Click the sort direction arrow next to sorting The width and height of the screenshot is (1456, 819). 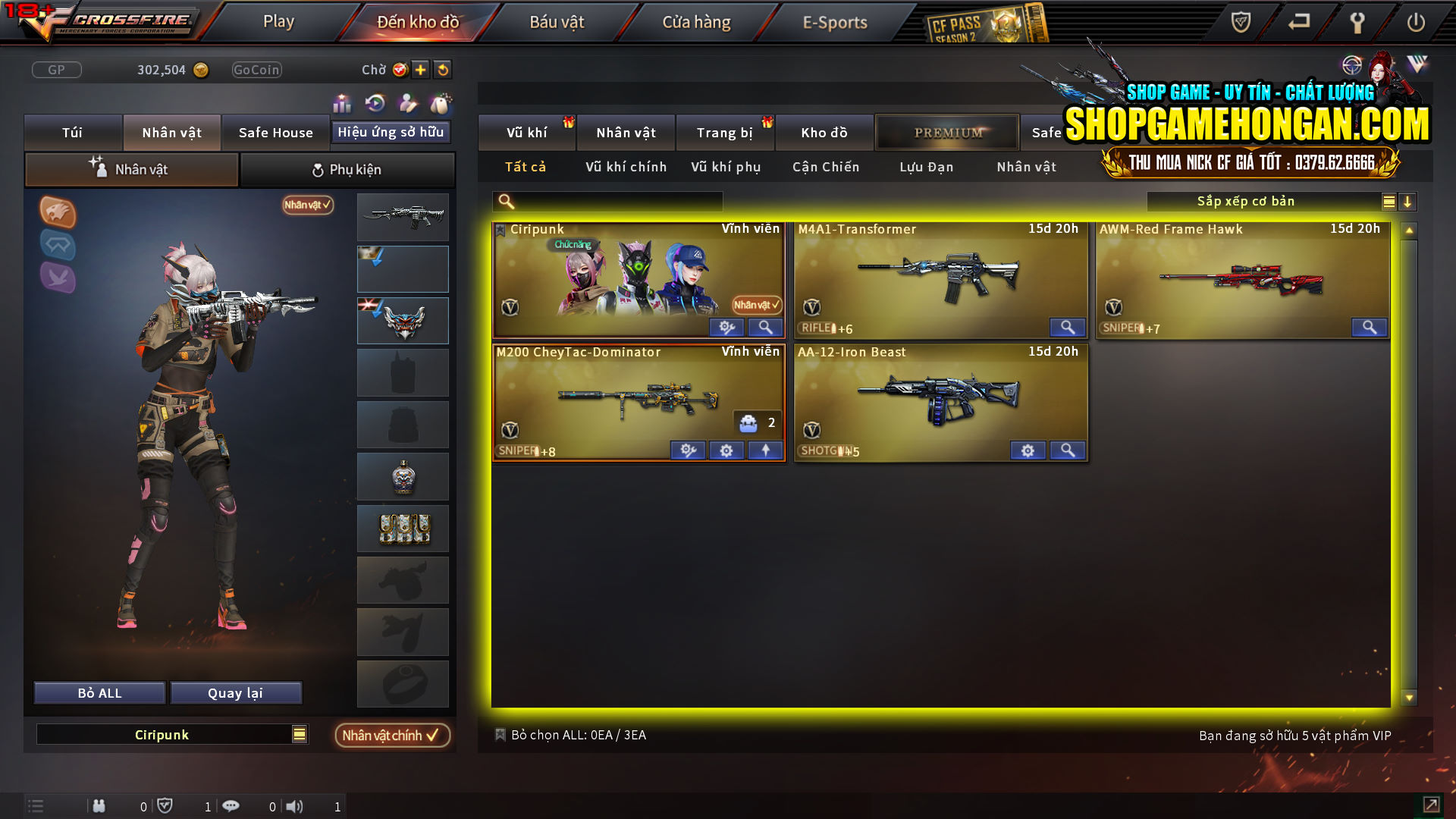coord(1409,202)
